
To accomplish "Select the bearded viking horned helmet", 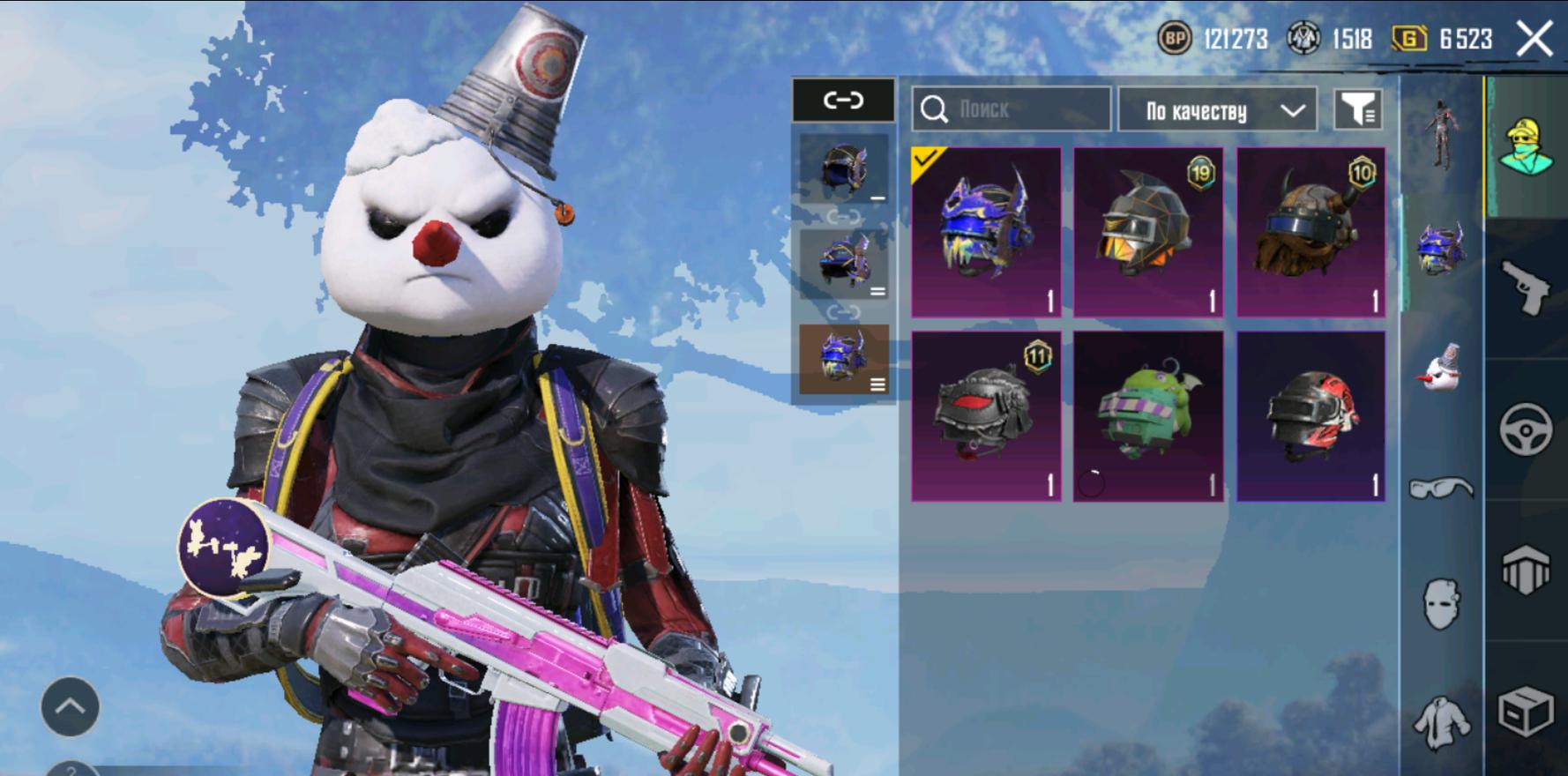I will (x=1310, y=232).
